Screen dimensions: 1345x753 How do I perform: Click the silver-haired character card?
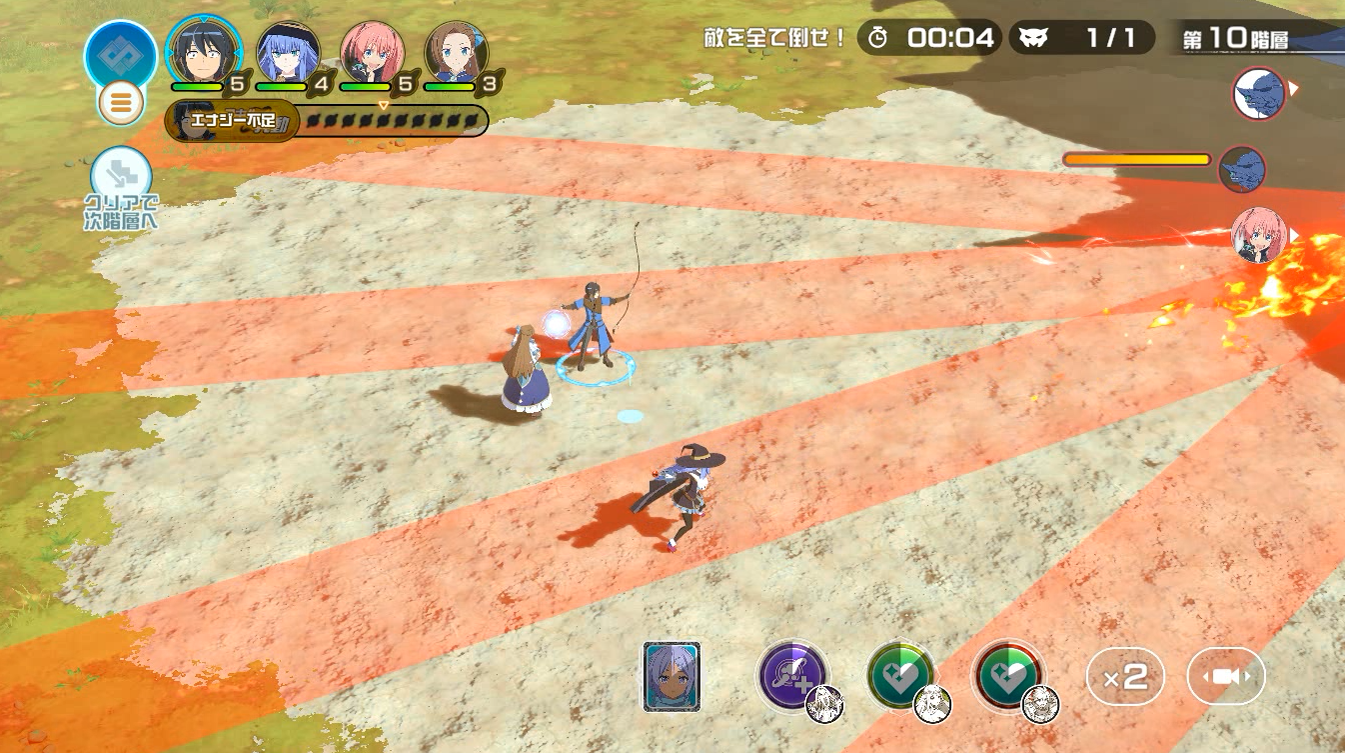[671, 677]
